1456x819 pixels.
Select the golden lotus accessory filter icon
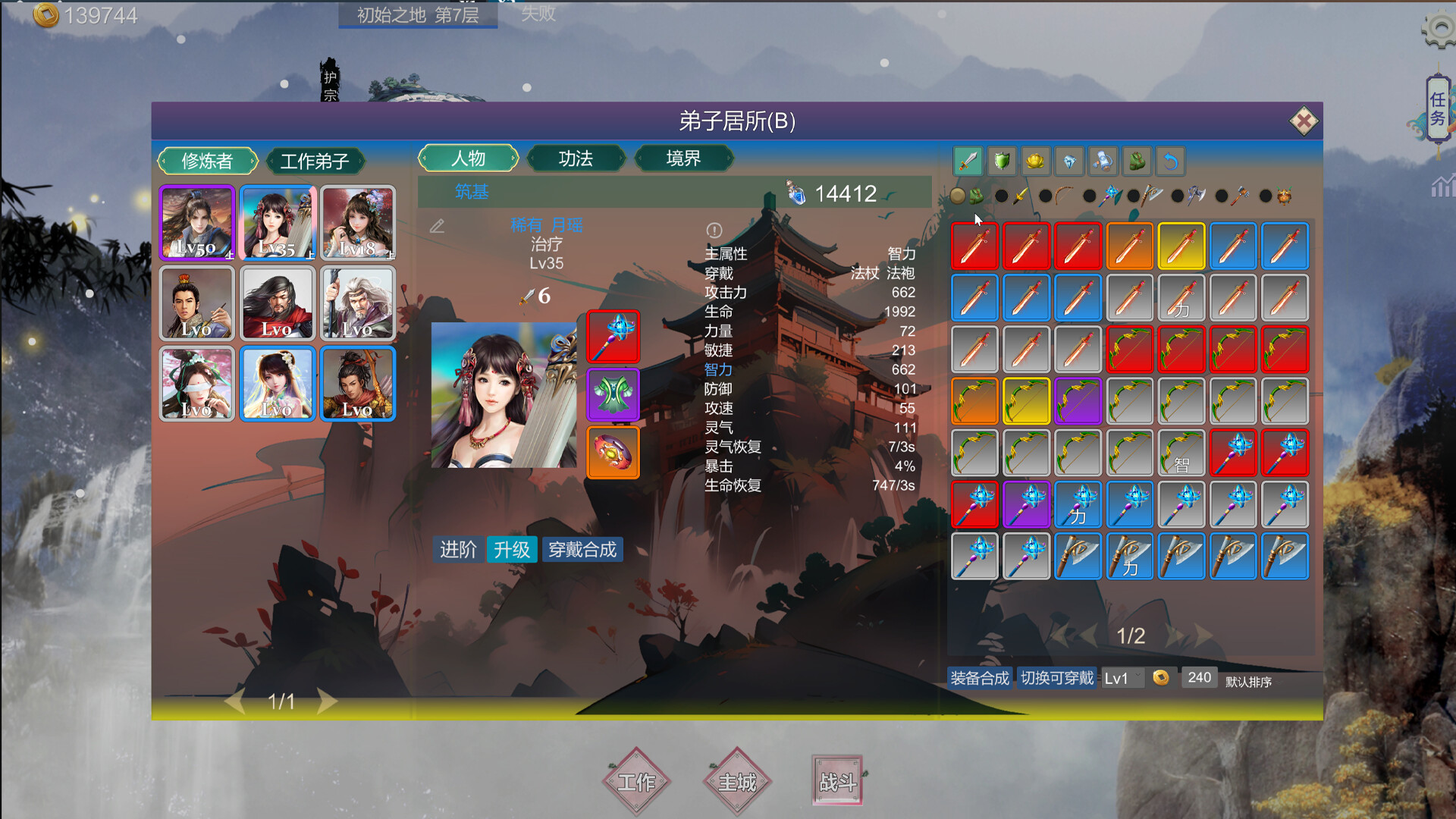[1035, 161]
